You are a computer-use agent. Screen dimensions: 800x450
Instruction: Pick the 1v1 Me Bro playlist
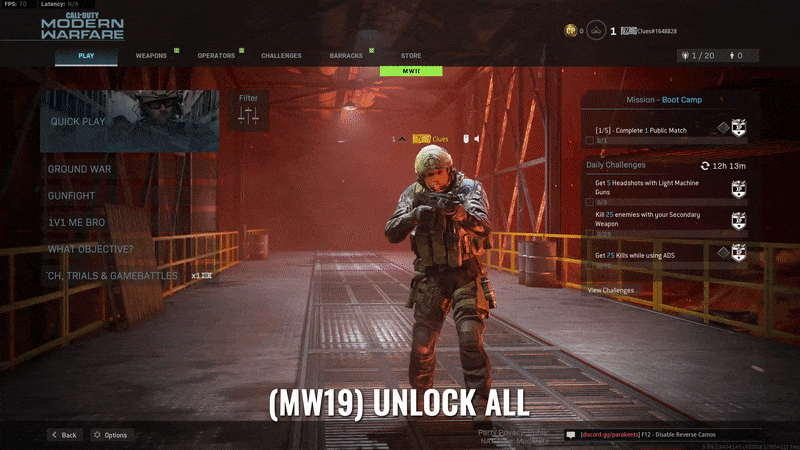pos(78,222)
